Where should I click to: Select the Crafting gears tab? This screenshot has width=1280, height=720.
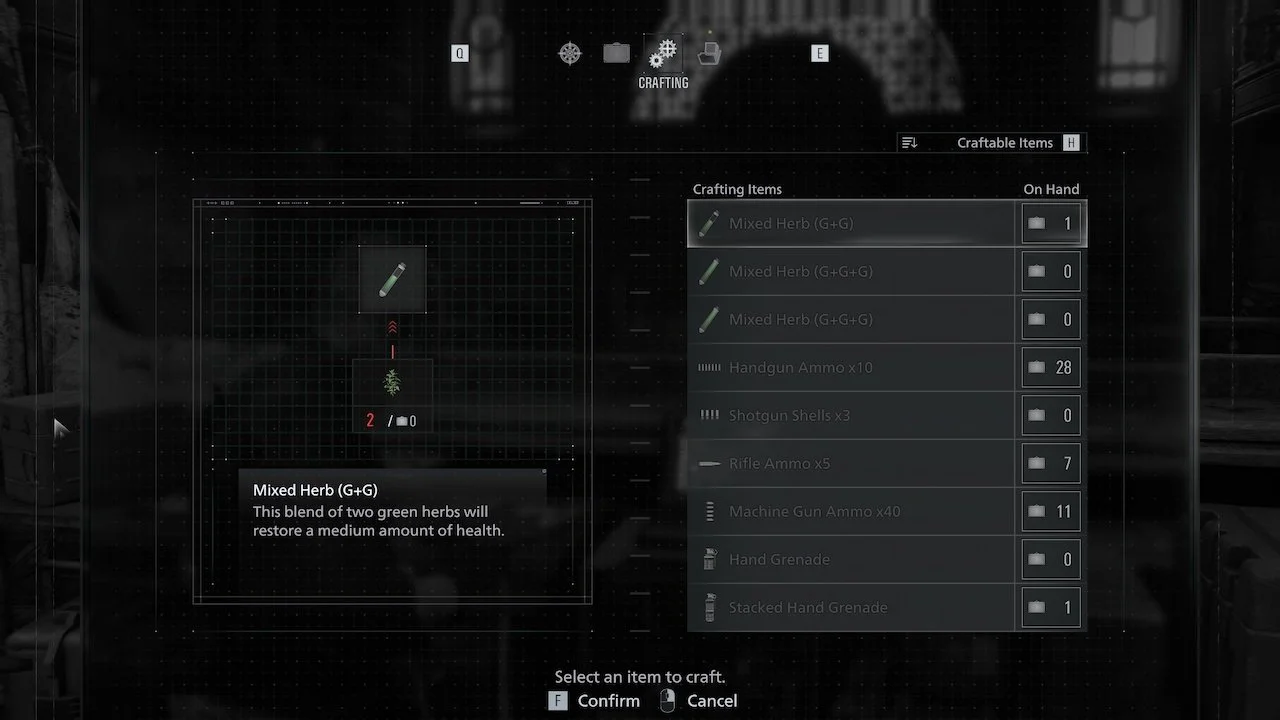[x=663, y=54]
